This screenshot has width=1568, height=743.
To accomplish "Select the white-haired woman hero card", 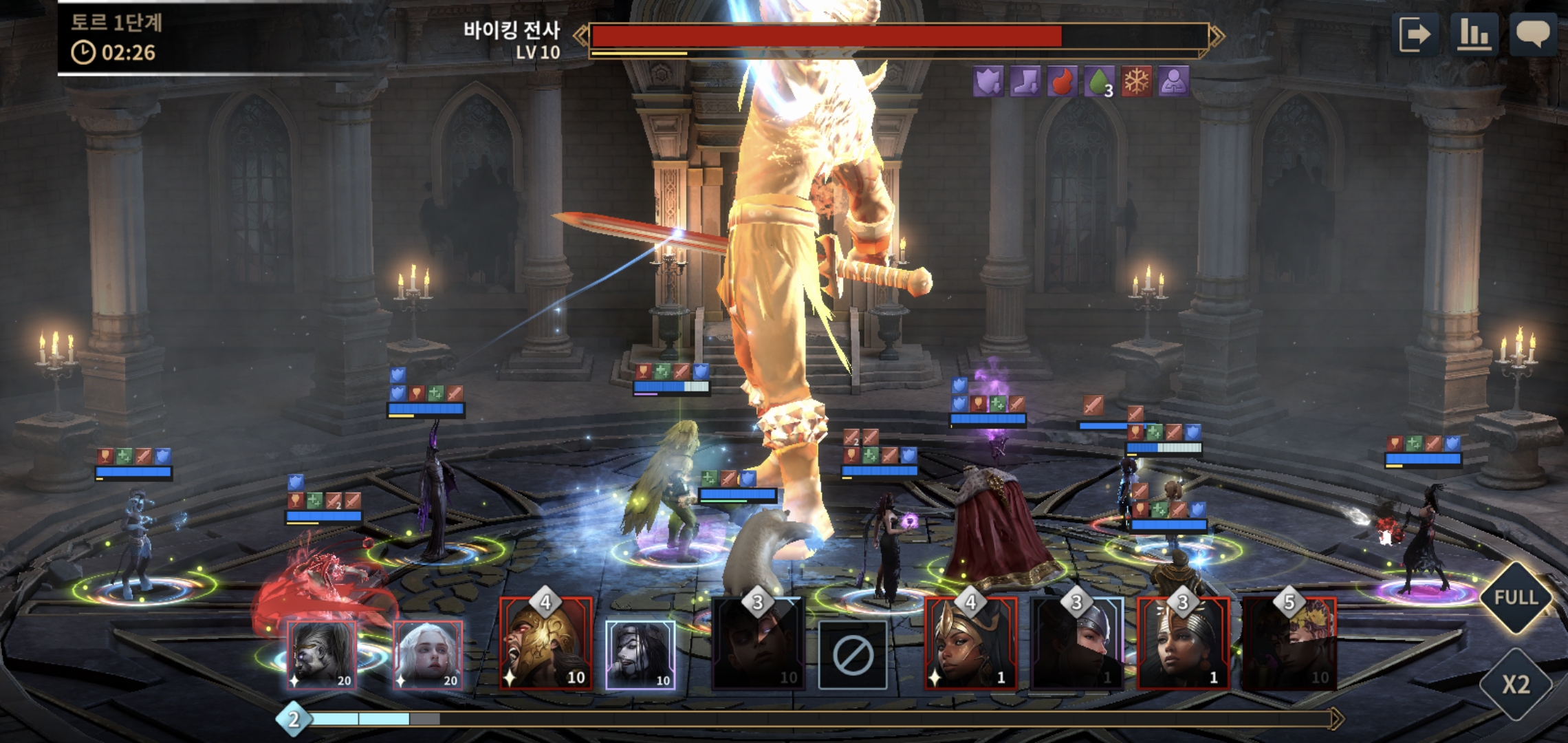I will click(x=428, y=655).
